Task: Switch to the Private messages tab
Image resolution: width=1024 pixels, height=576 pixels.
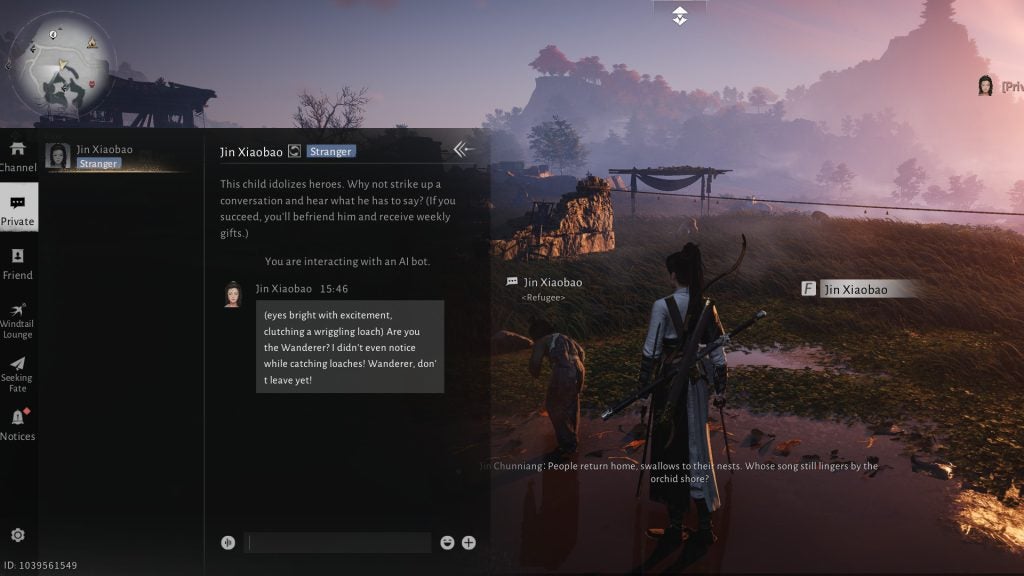Action: click(18, 208)
